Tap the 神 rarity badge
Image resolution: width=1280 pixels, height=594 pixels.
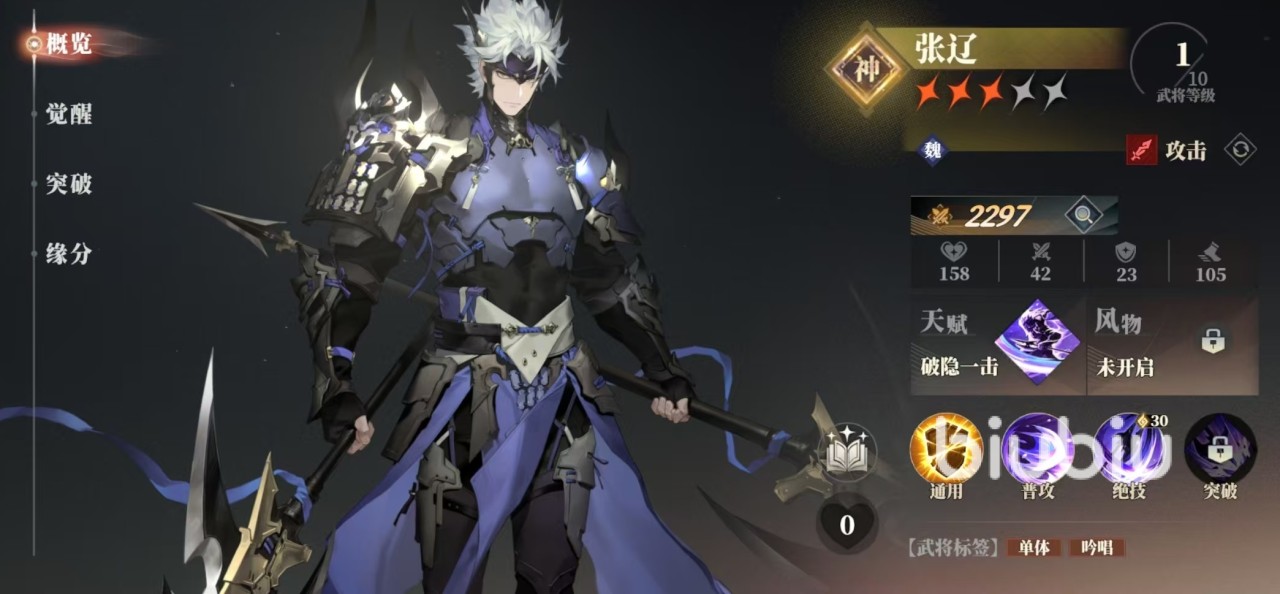[x=865, y=69]
